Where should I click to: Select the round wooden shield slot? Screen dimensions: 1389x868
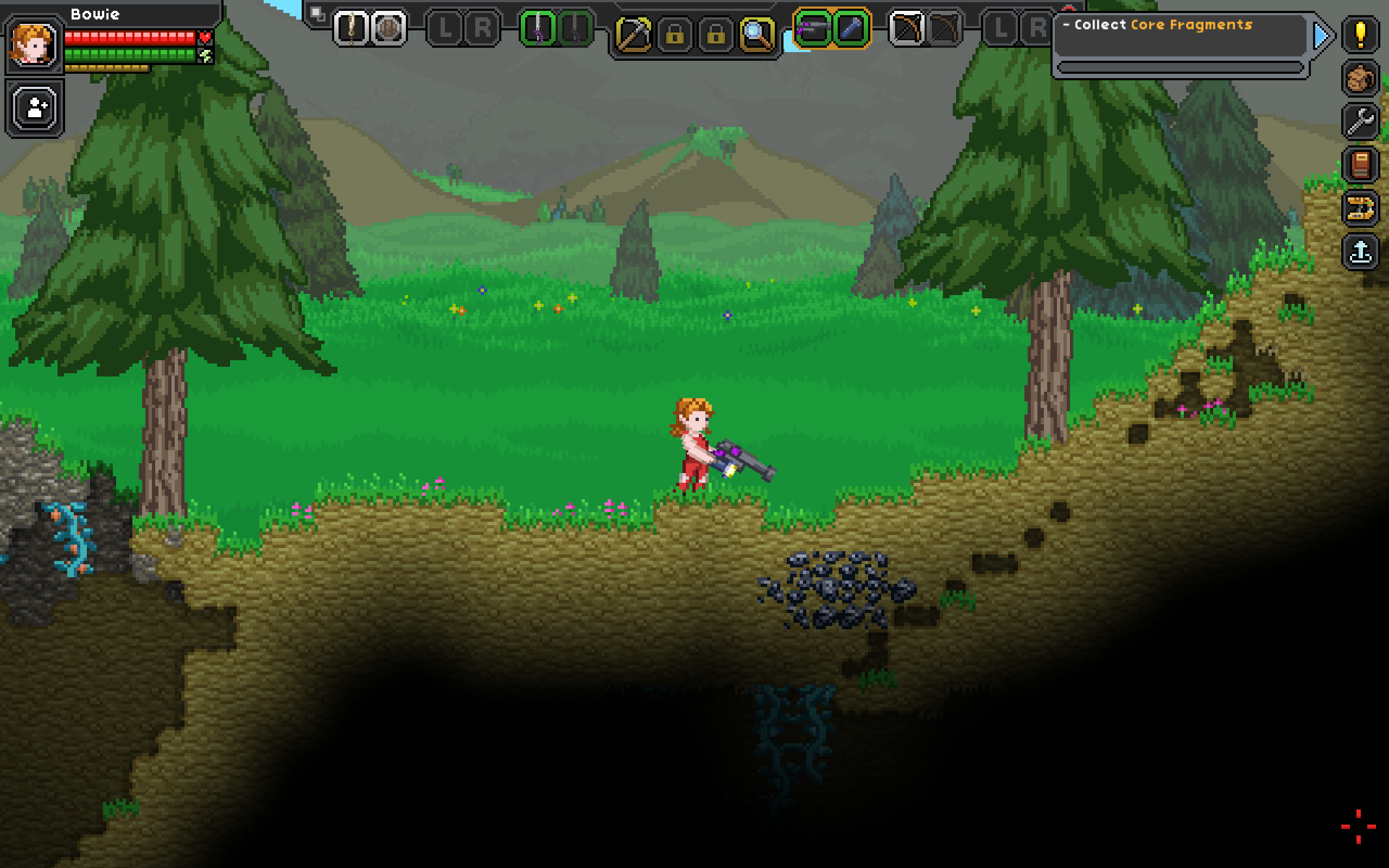[x=388, y=28]
